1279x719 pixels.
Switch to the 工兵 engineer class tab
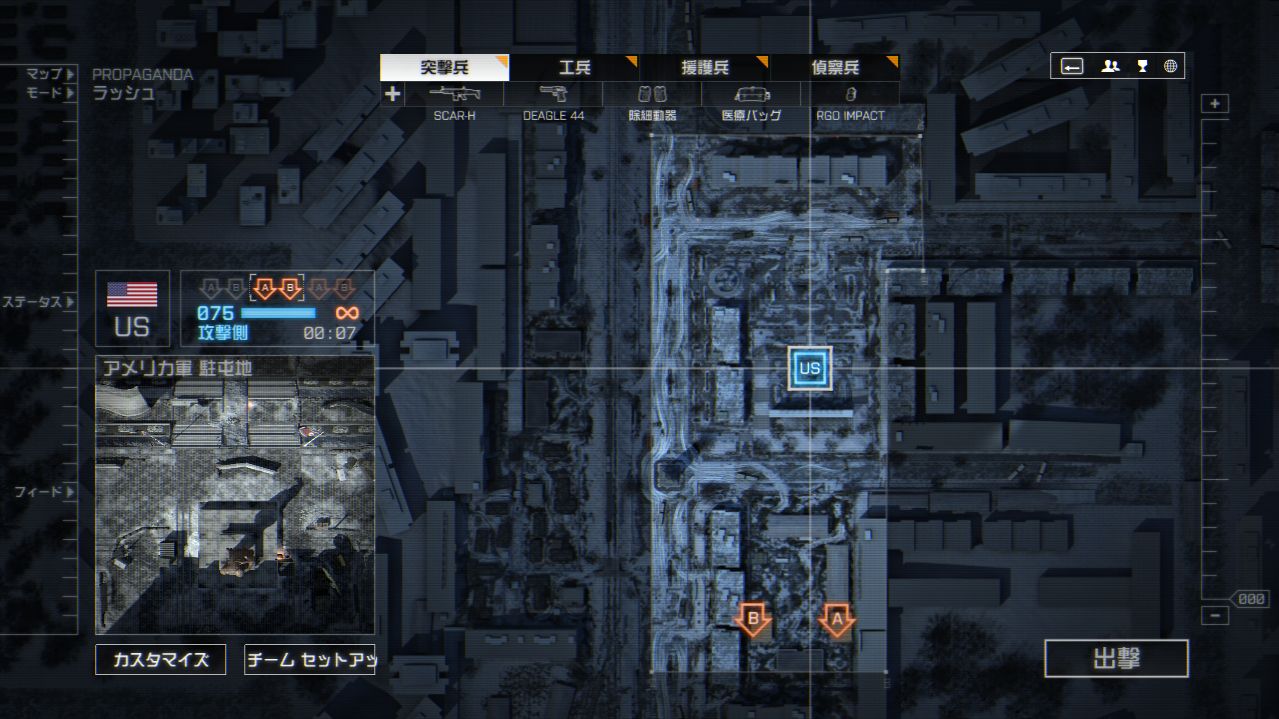tap(574, 68)
